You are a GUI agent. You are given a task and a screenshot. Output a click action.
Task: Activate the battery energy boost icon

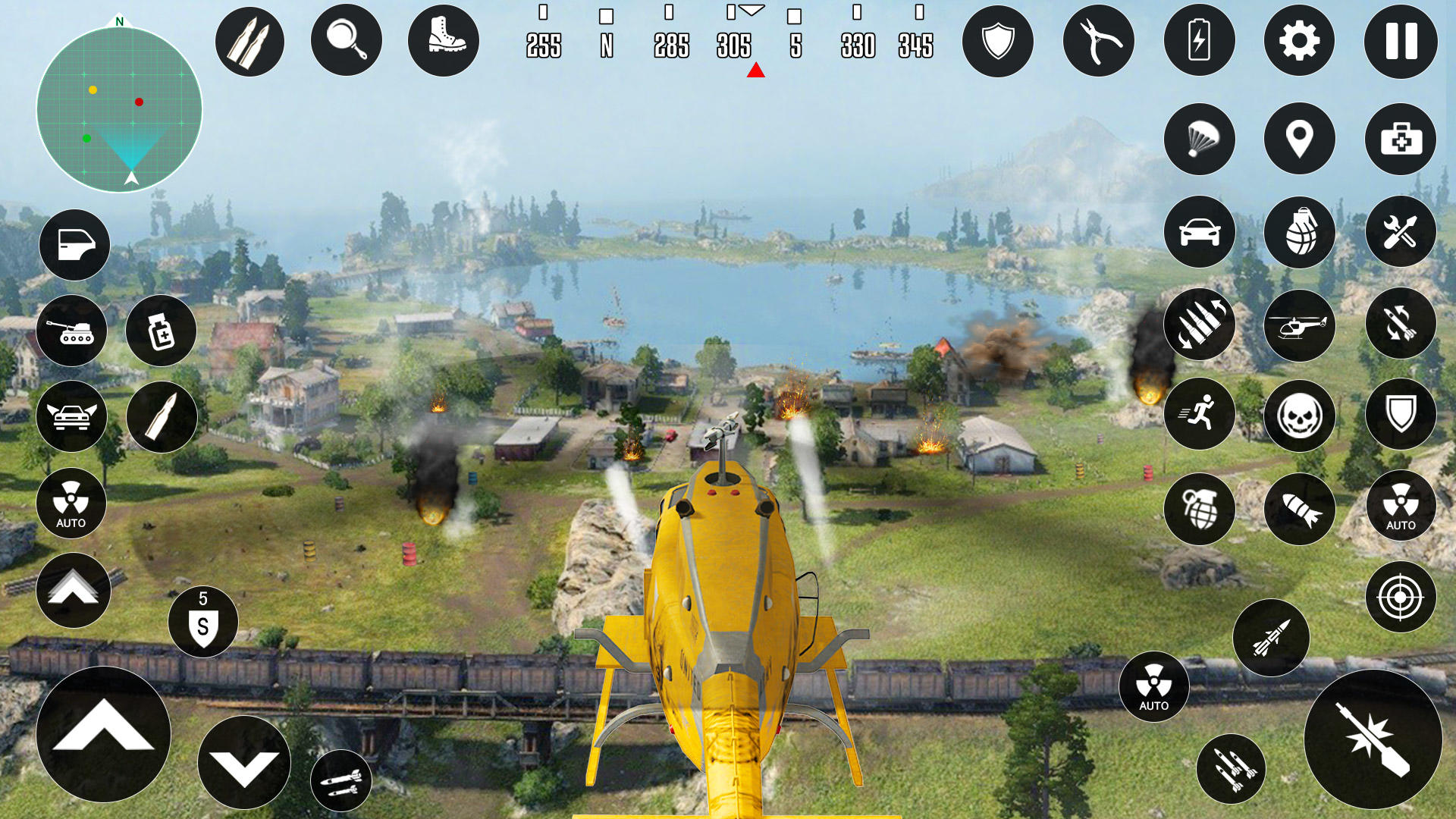click(x=1200, y=40)
